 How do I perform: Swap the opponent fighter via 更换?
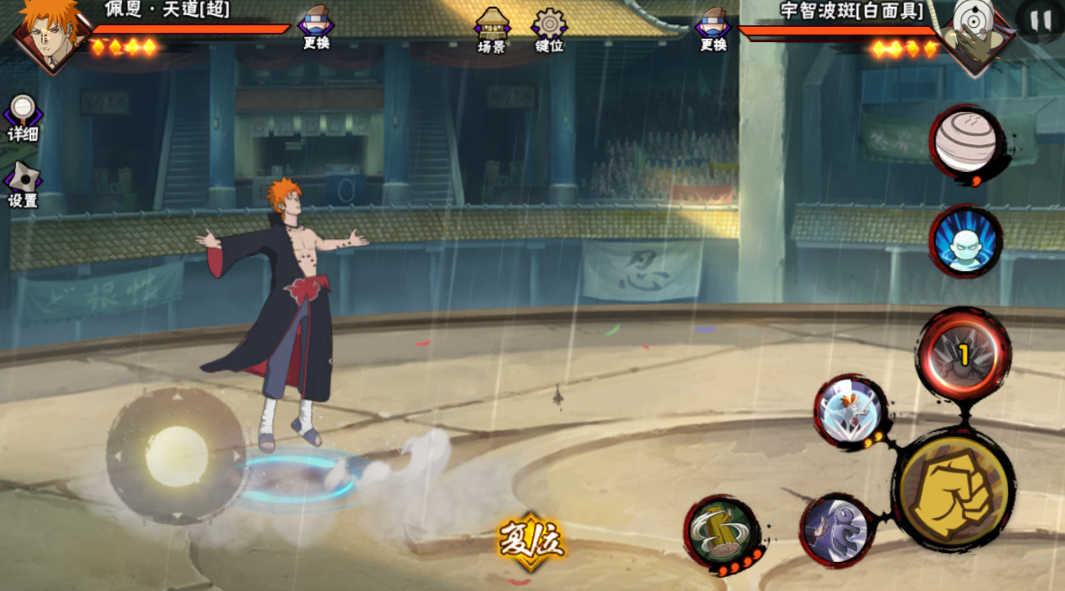click(713, 27)
